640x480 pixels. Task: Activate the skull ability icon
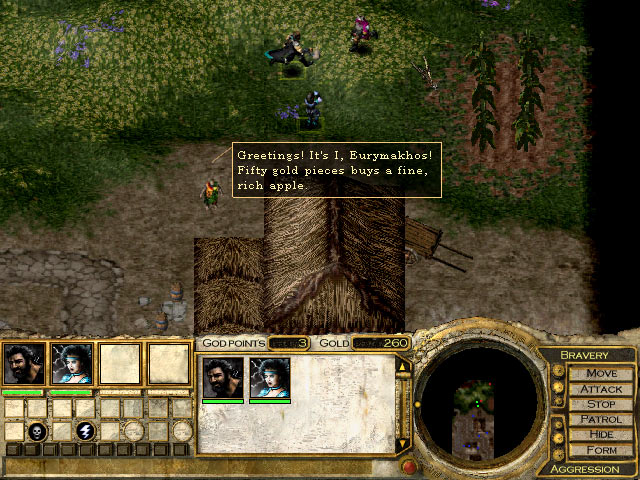click(38, 431)
